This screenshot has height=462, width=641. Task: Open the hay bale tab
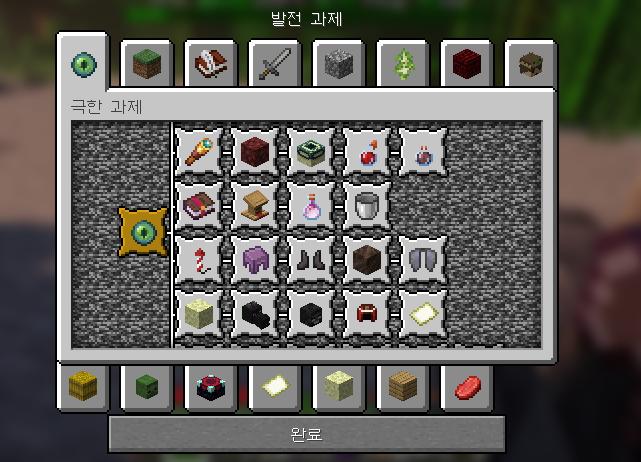(83, 386)
